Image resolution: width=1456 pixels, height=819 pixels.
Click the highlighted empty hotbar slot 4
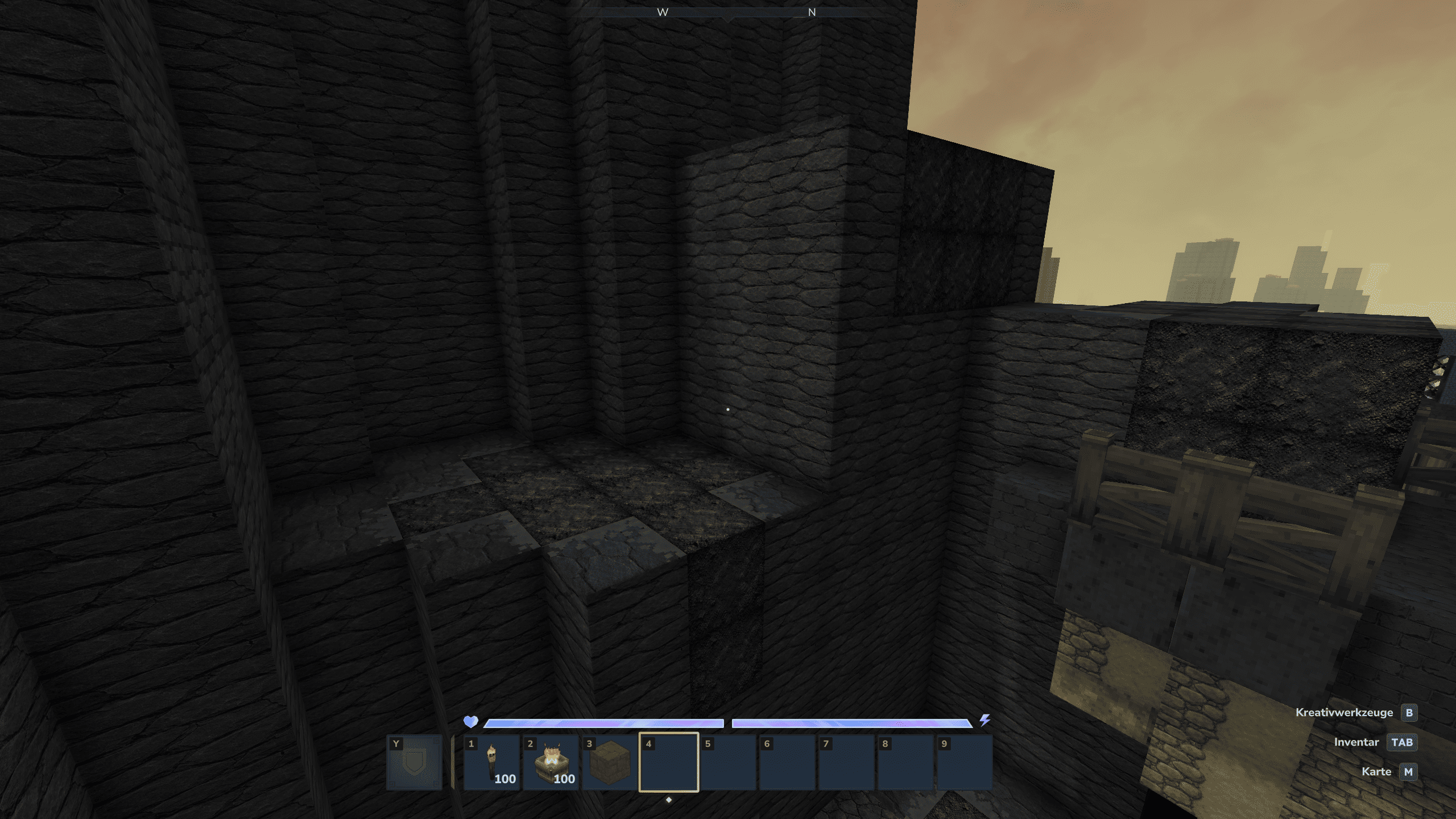[669, 762]
